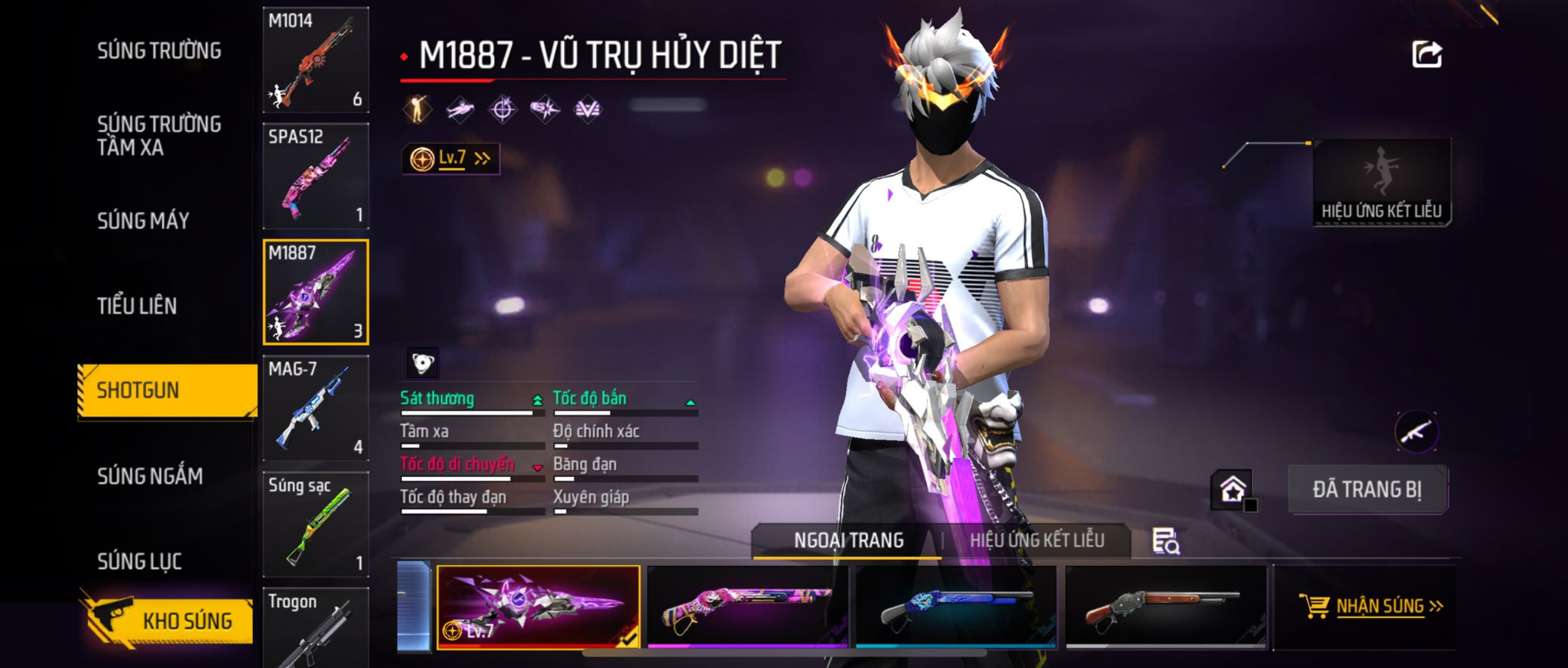Choose the Trogon weapon tile

tap(316, 627)
